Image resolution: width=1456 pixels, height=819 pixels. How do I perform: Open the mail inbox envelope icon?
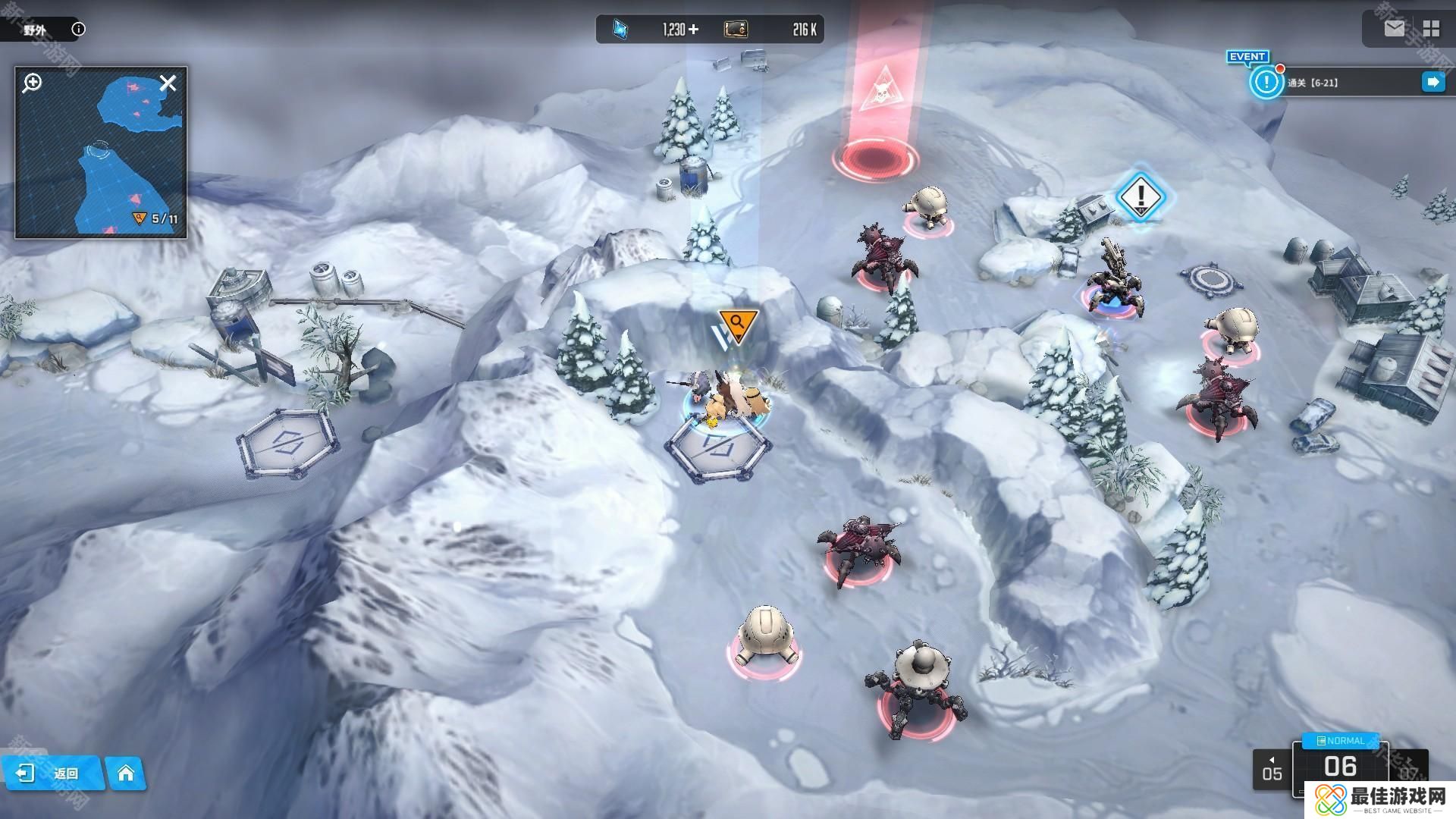(1394, 29)
